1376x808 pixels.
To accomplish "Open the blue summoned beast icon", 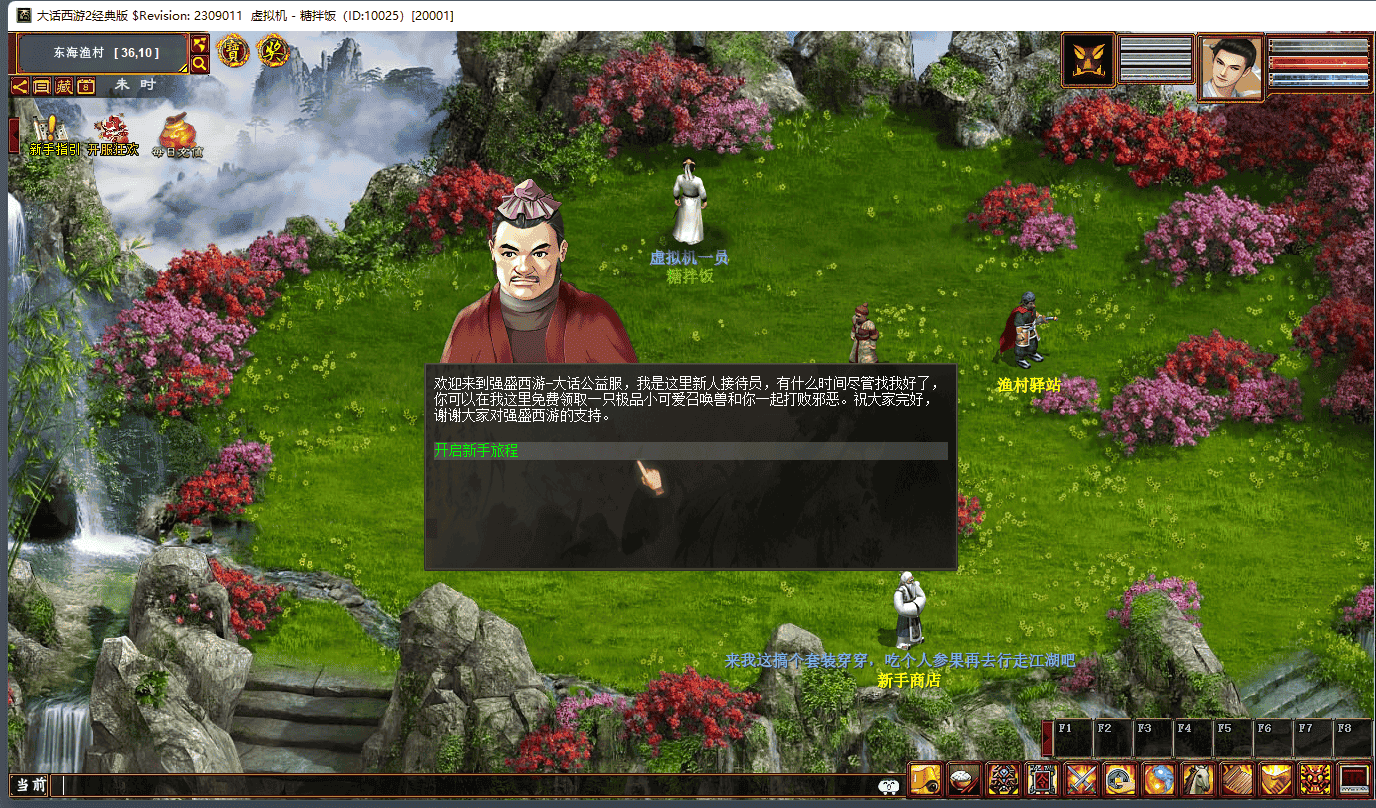I will (x=1158, y=778).
